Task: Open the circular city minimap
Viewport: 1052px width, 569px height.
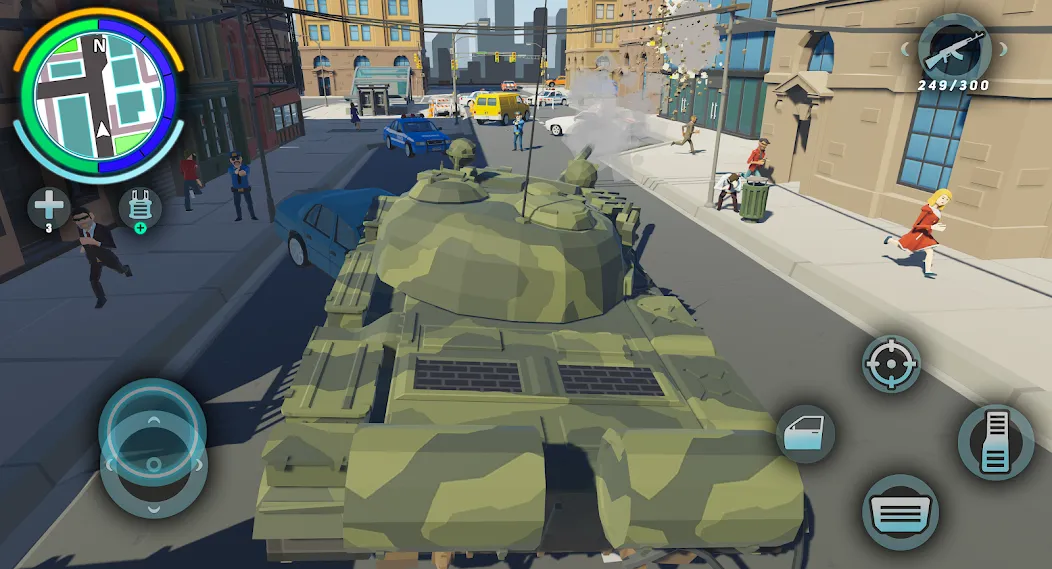Action: 98,97
